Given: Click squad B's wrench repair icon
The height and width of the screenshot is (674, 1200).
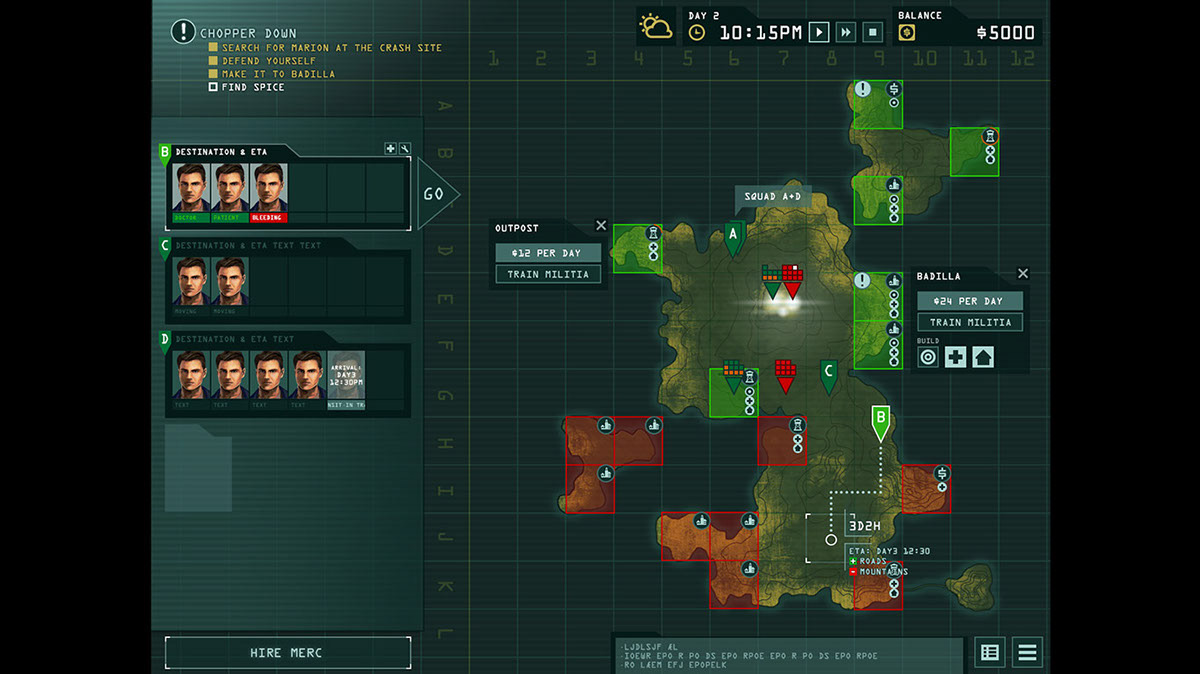Looking at the screenshot, I should (x=404, y=149).
